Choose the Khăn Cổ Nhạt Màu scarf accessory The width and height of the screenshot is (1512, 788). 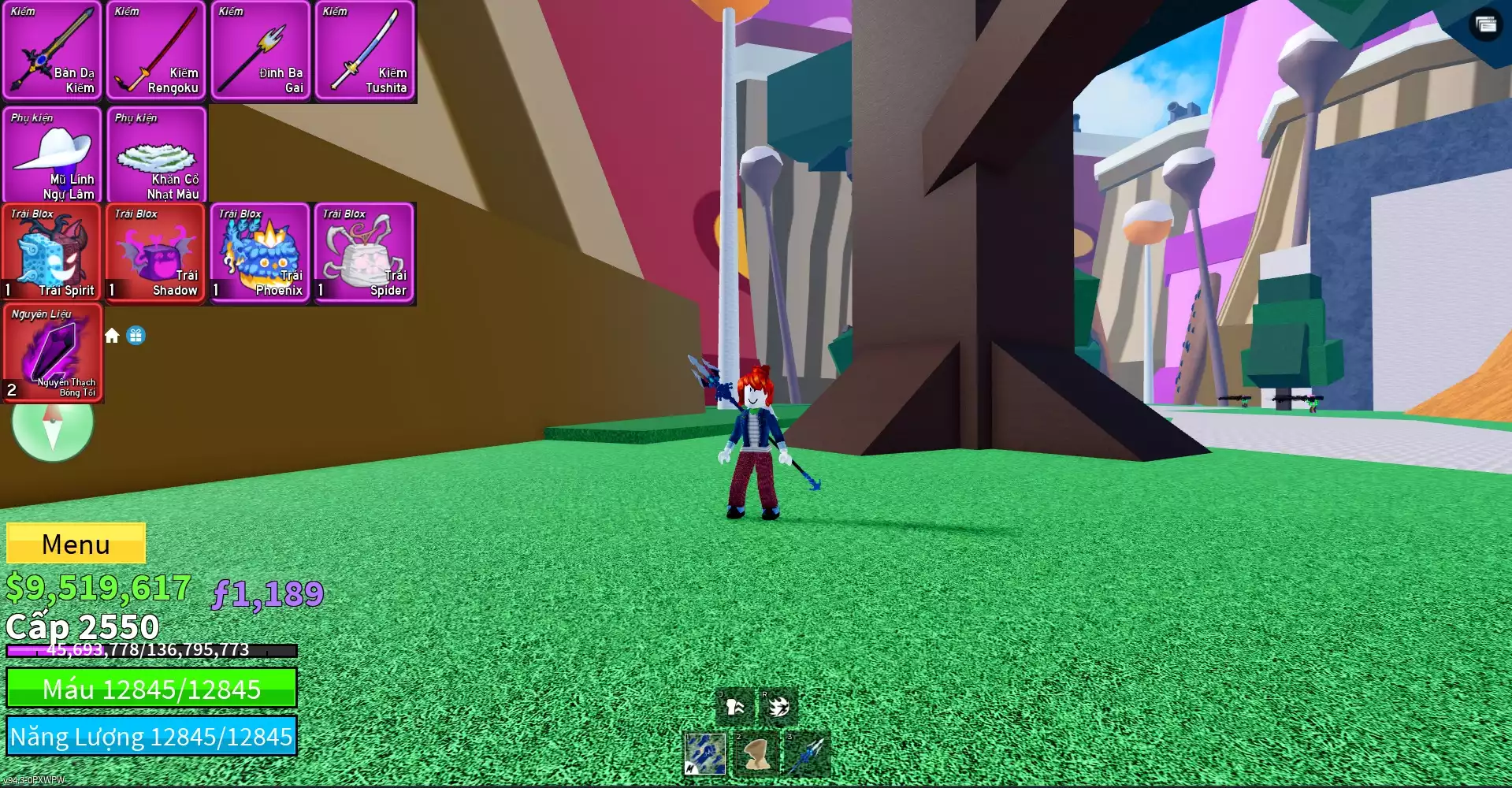tap(156, 155)
